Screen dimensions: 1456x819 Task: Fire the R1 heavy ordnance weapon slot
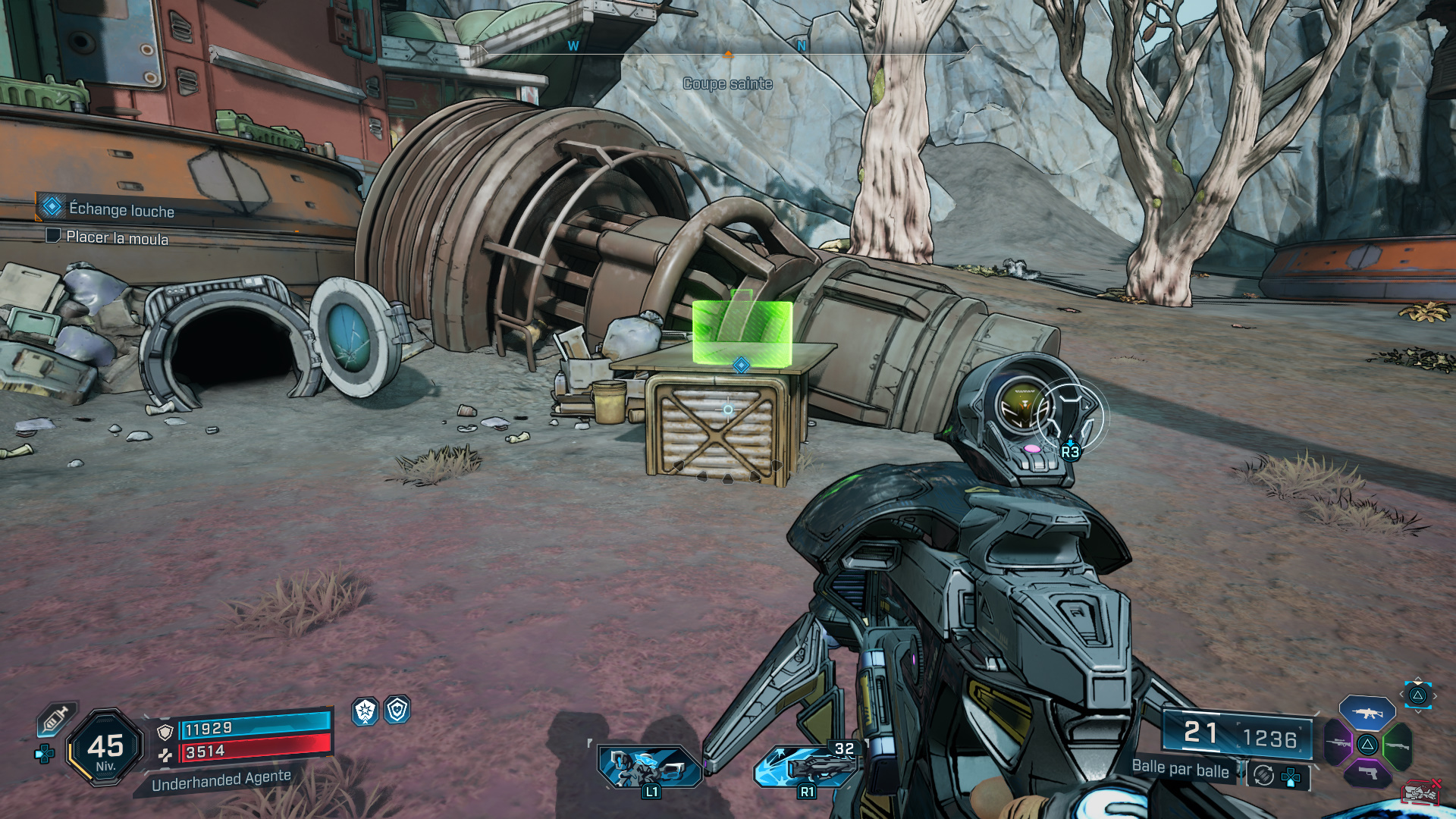[x=805, y=766]
